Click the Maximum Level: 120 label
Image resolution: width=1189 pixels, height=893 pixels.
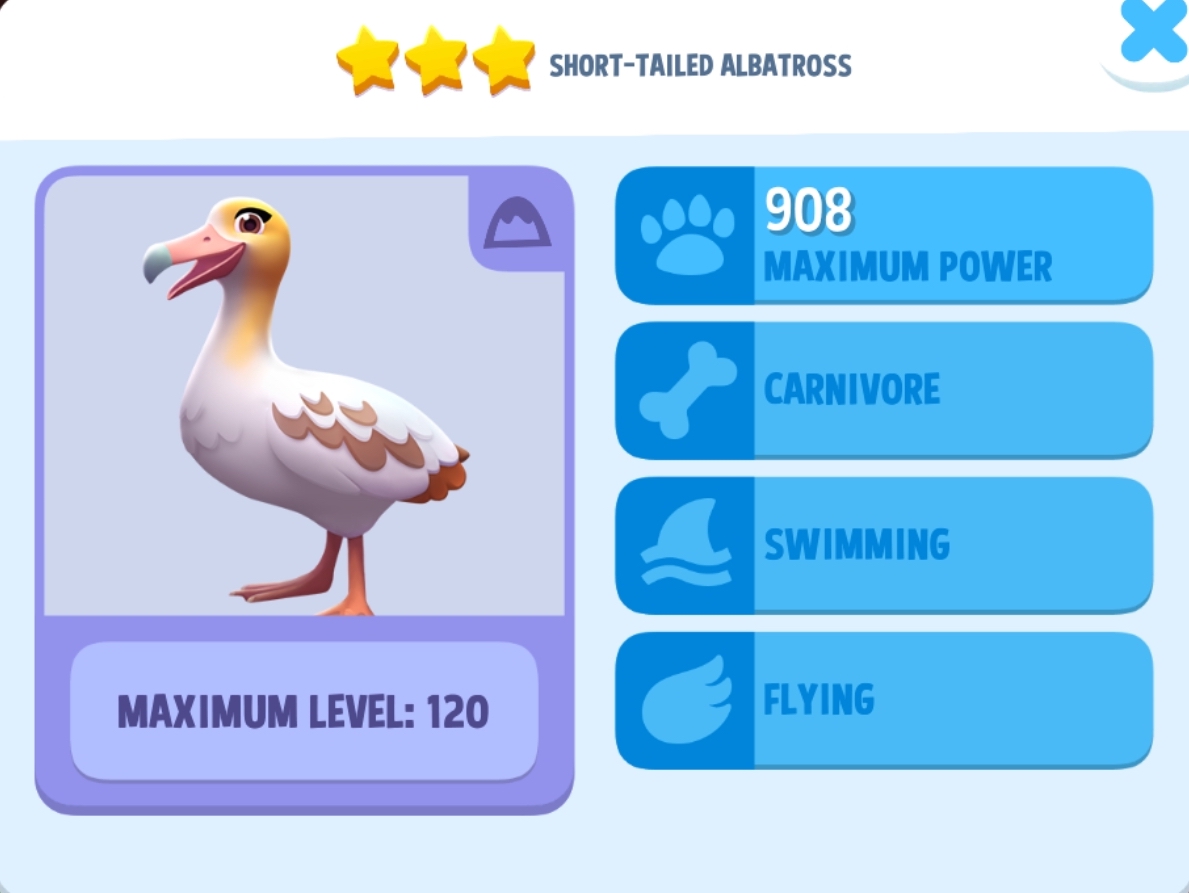tap(304, 711)
